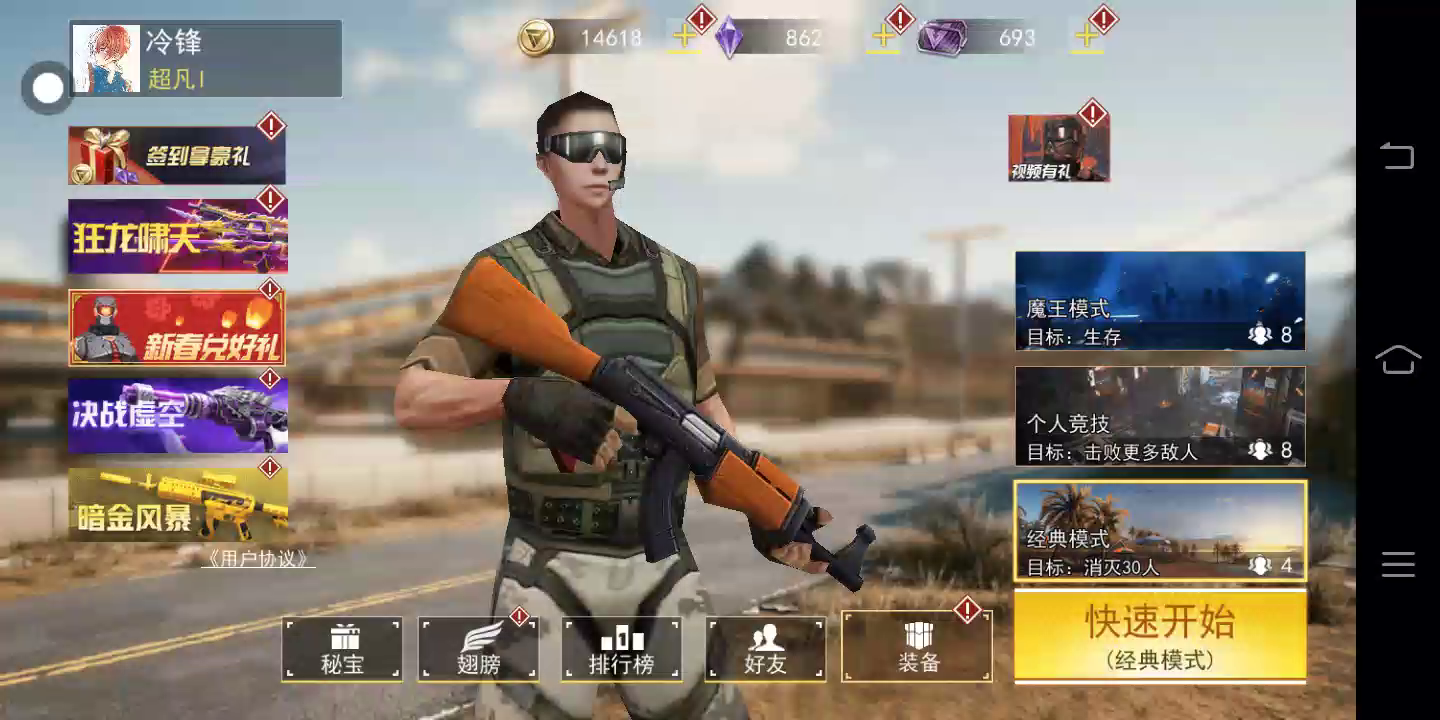Tap the Android back navigation button
Viewport: 1440px width, 720px height.
1397,156
